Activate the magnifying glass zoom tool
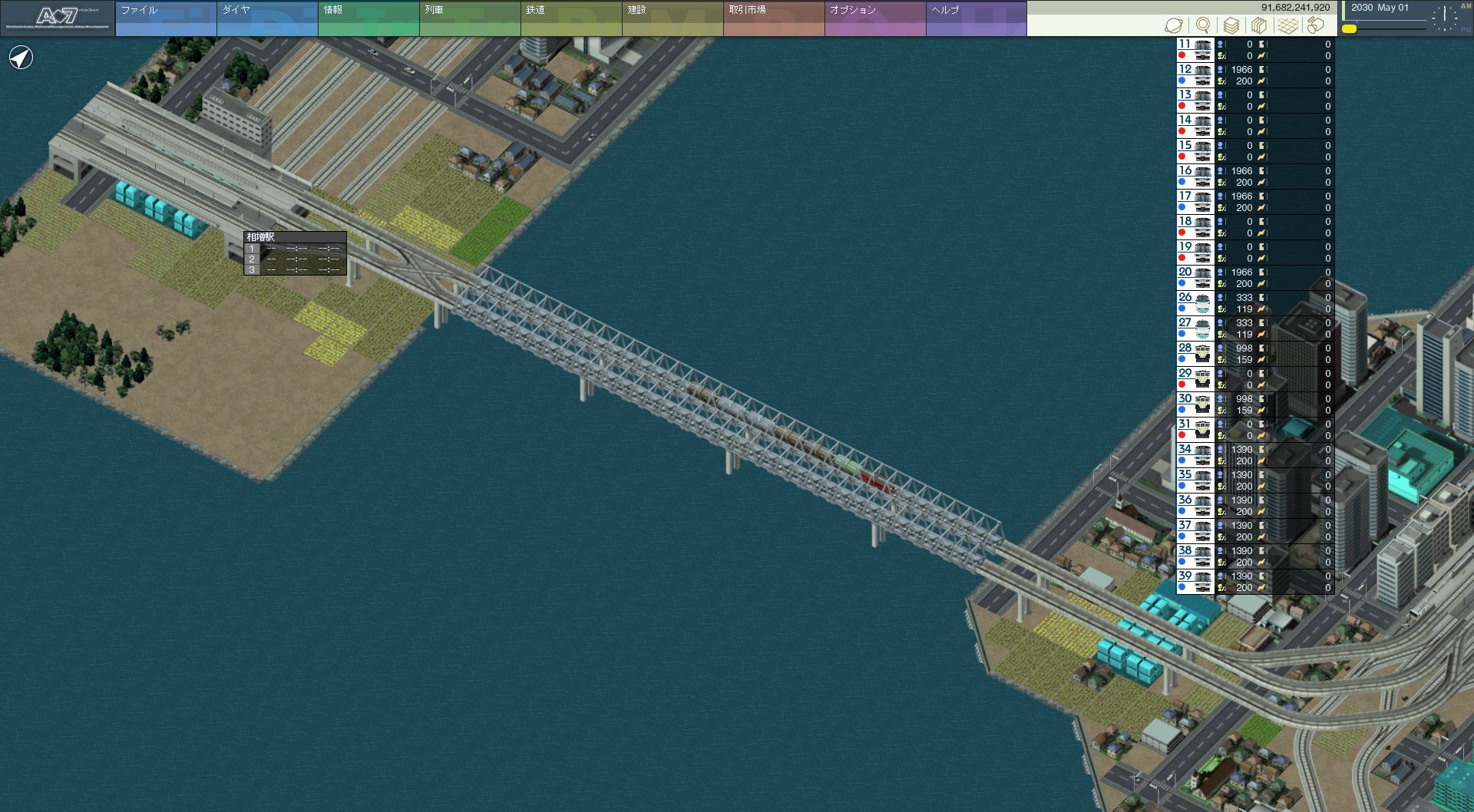1474x812 pixels. 1203,25
